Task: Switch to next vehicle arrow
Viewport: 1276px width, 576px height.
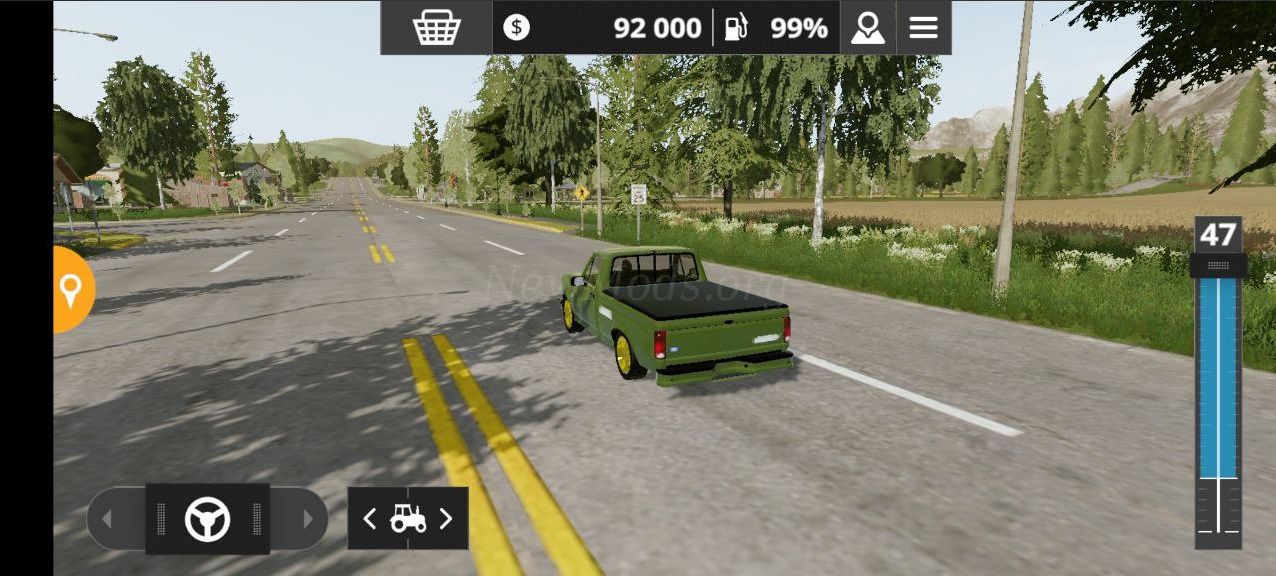Action: [x=446, y=518]
